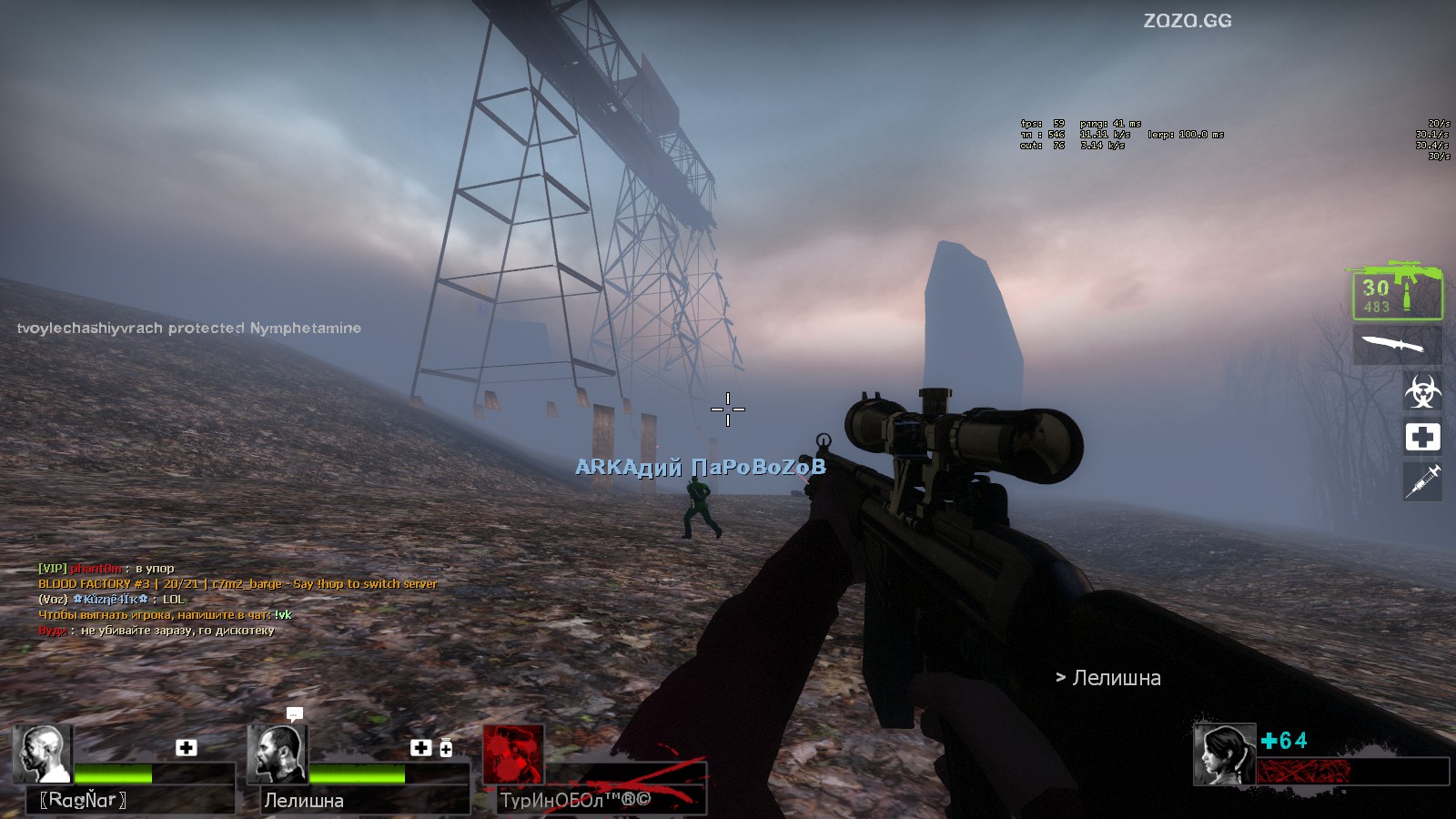
Task: Click the medkit icon on [RagÑar]'s panel
Action: (187, 747)
